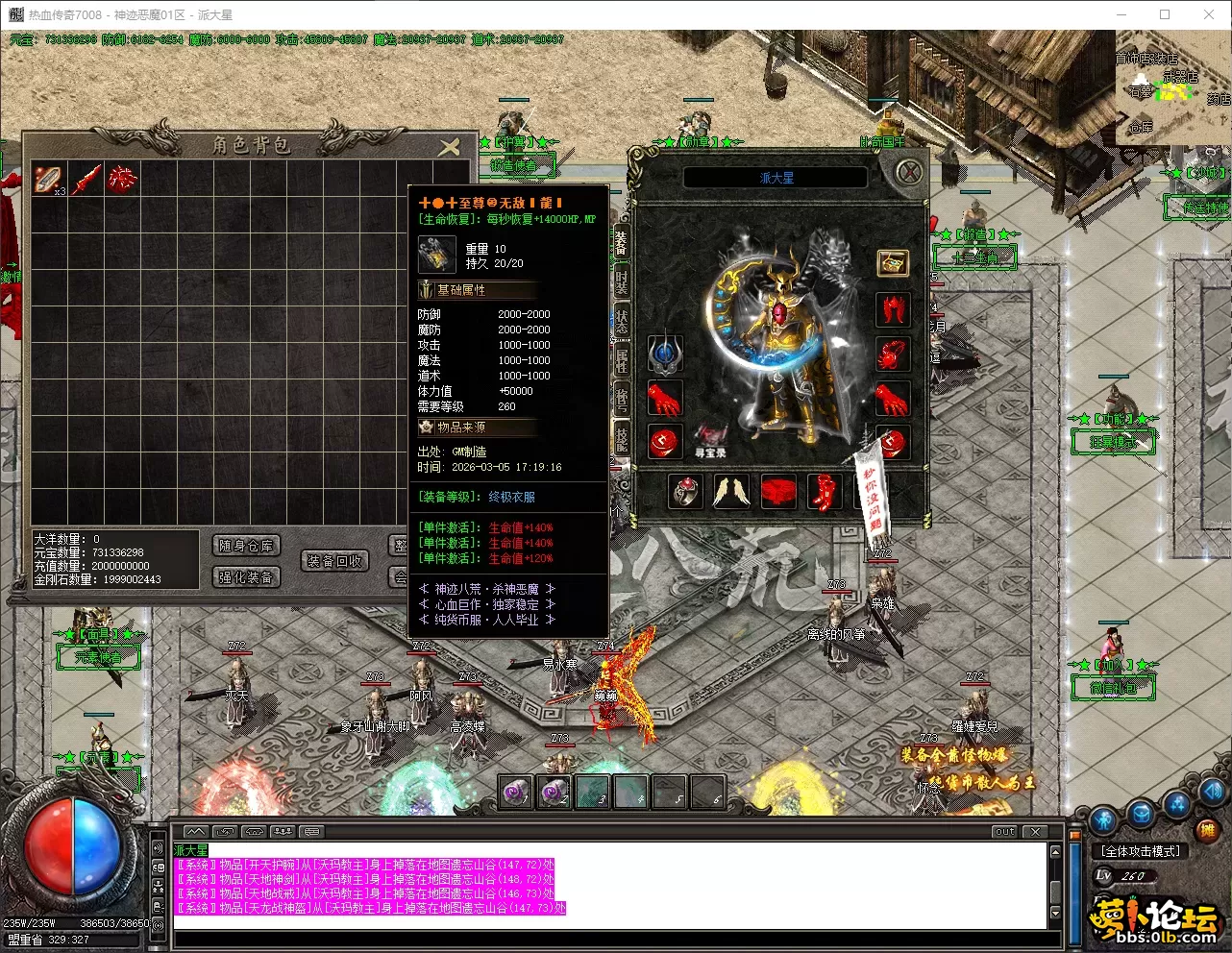
Task: Select the silver ring equipment slot
Action: click(x=685, y=492)
